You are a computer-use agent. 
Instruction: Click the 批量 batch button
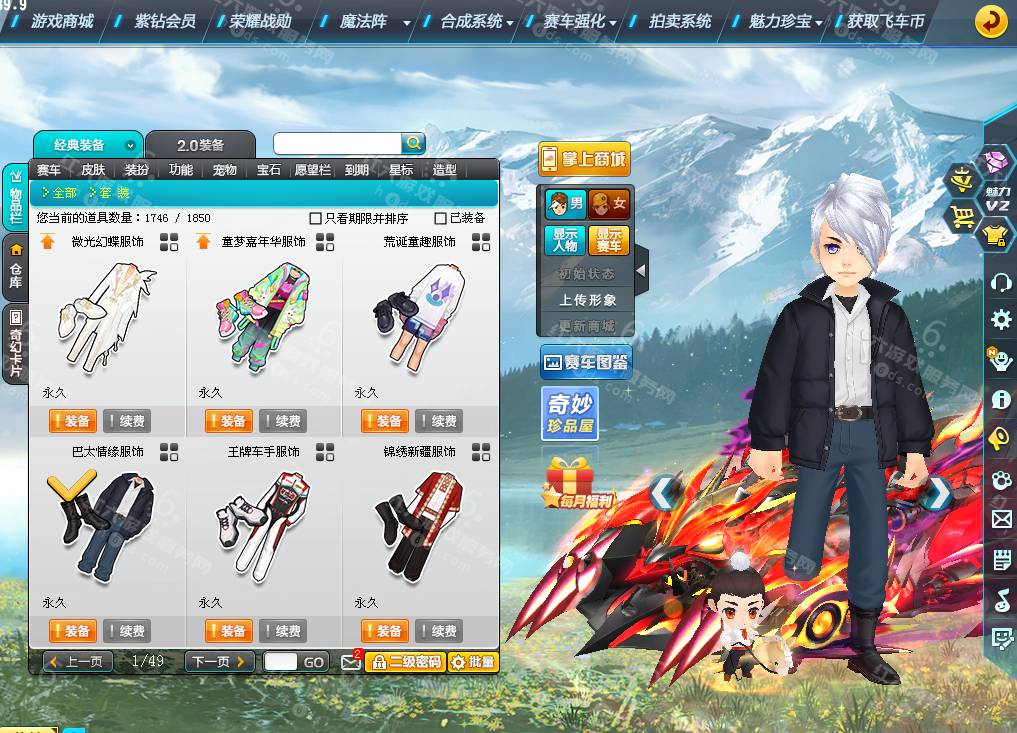[472, 661]
